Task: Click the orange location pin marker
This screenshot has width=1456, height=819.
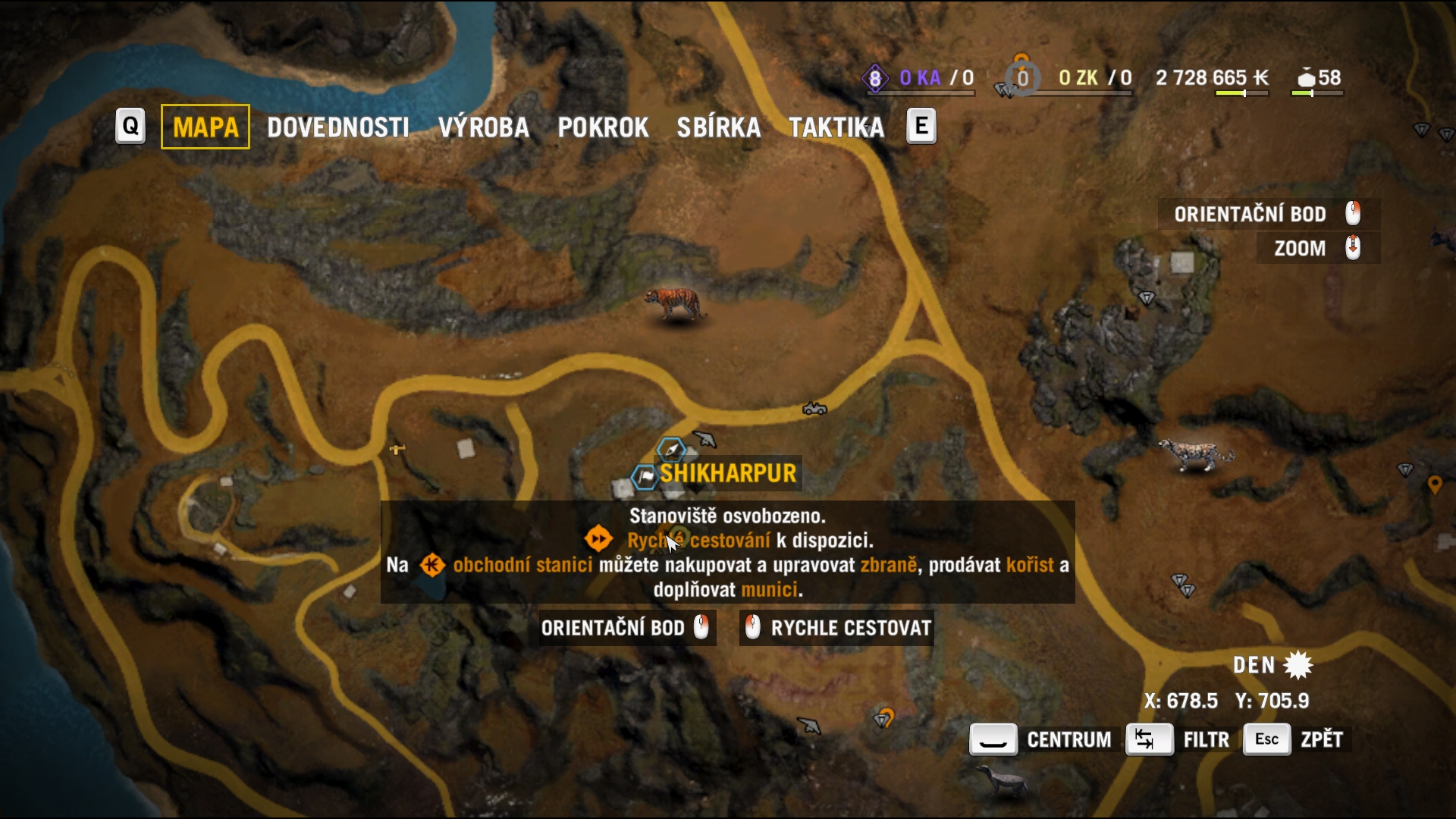Action: (x=1434, y=484)
